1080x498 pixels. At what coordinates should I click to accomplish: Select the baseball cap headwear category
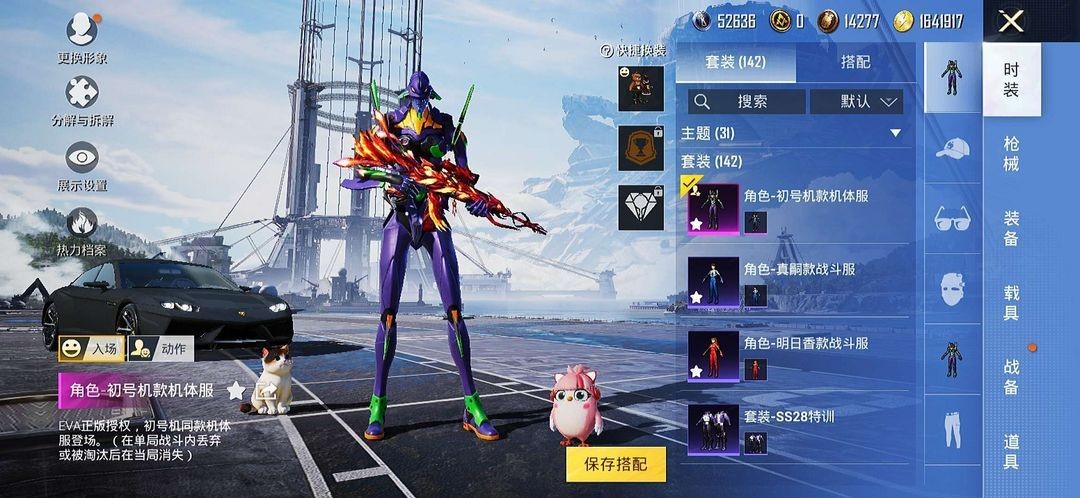click(x=953, y=150)
